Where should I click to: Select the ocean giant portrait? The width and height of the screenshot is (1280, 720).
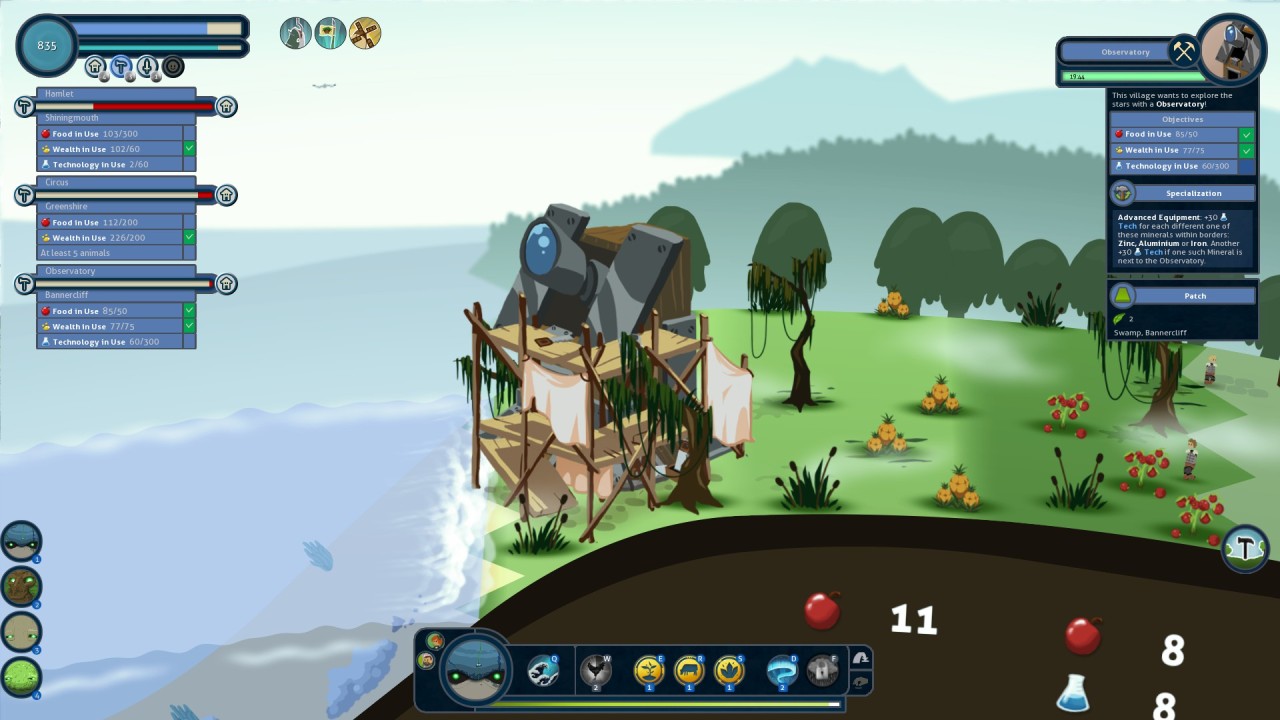coord(475,669)
